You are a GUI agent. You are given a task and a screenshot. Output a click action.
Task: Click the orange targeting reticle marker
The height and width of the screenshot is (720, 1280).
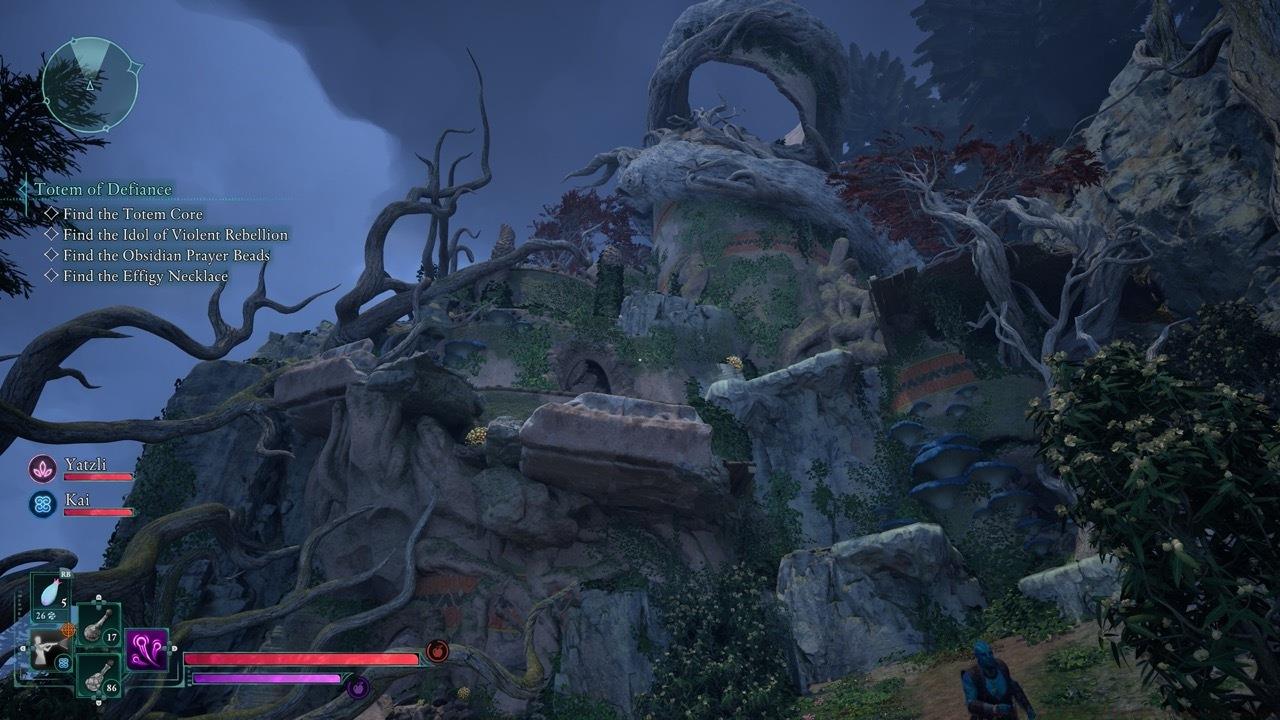tap(69, 630)
